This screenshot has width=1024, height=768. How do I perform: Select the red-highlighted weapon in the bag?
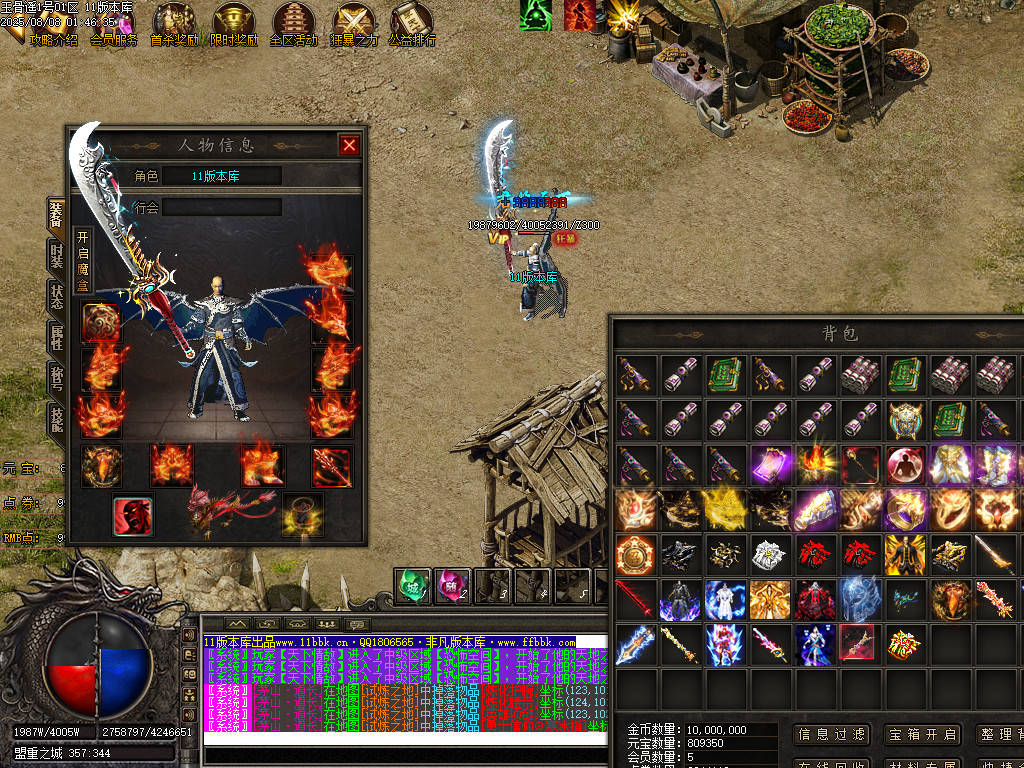(857, 643)
